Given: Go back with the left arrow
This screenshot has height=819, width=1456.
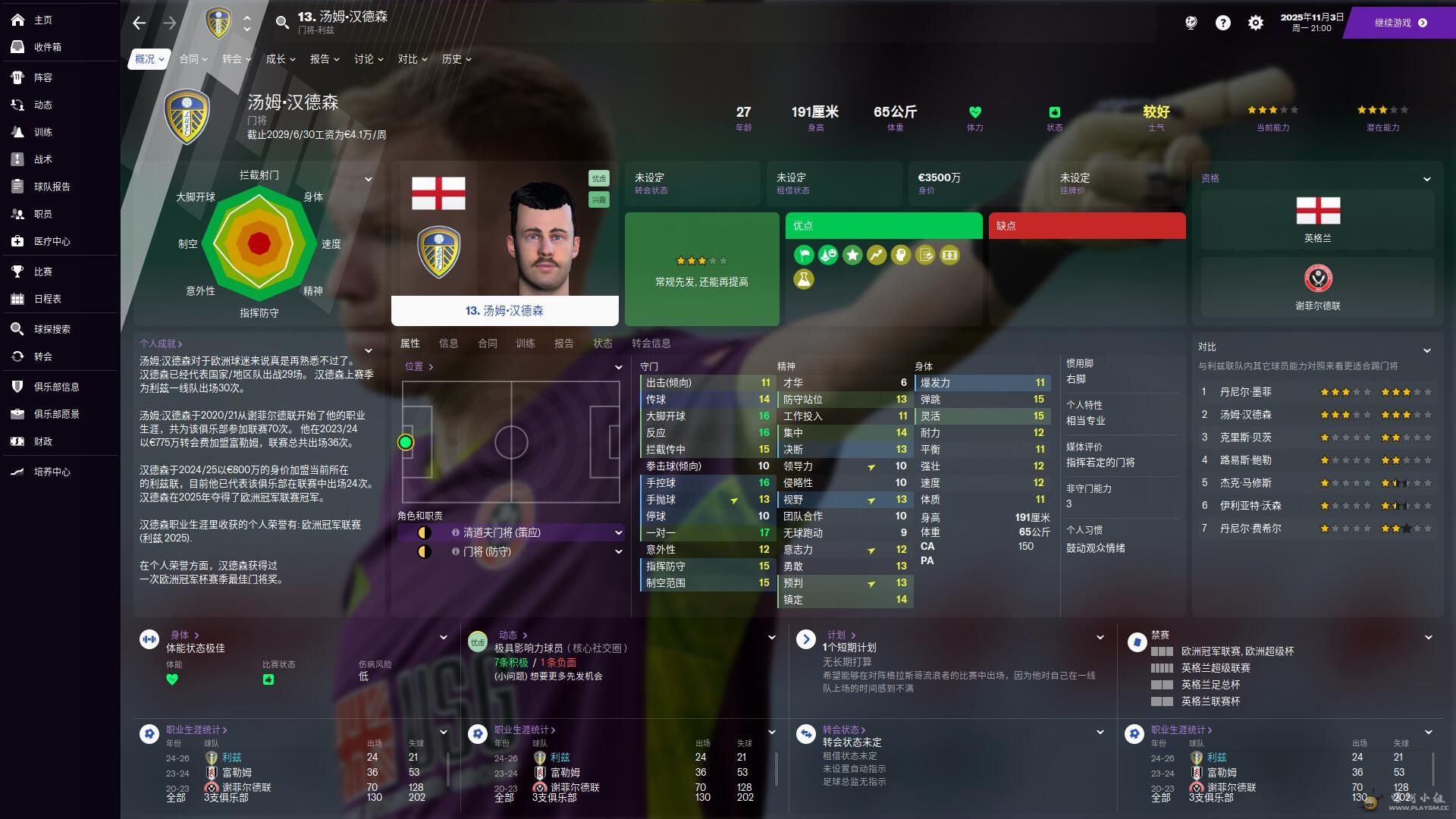Looking at the screenshot, I should click(139, 24).
